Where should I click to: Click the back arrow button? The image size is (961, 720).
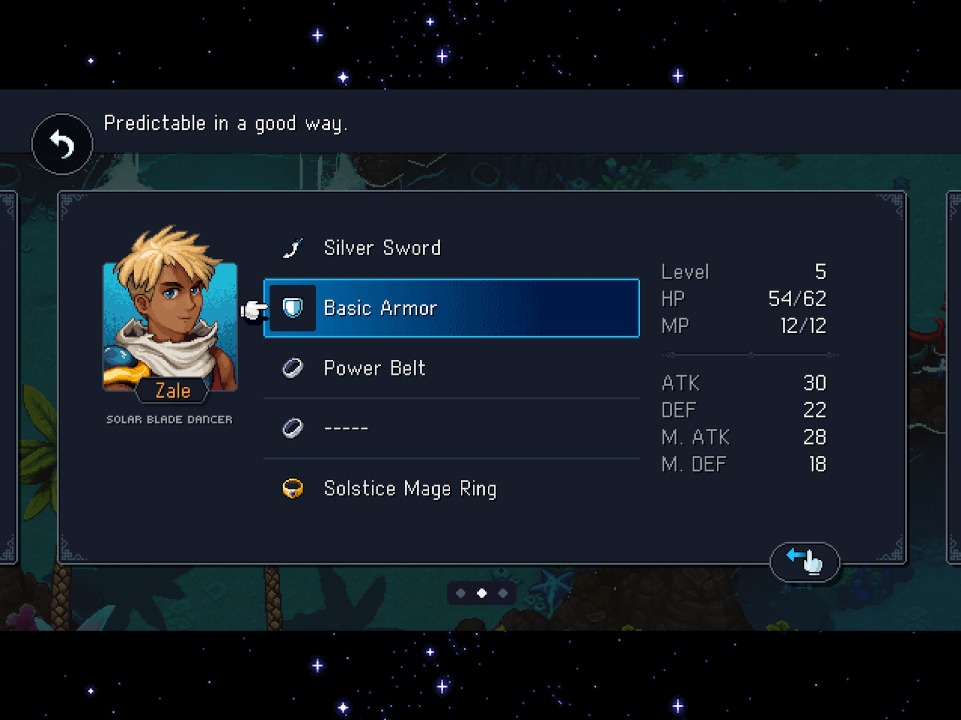[x=62, y=146]
